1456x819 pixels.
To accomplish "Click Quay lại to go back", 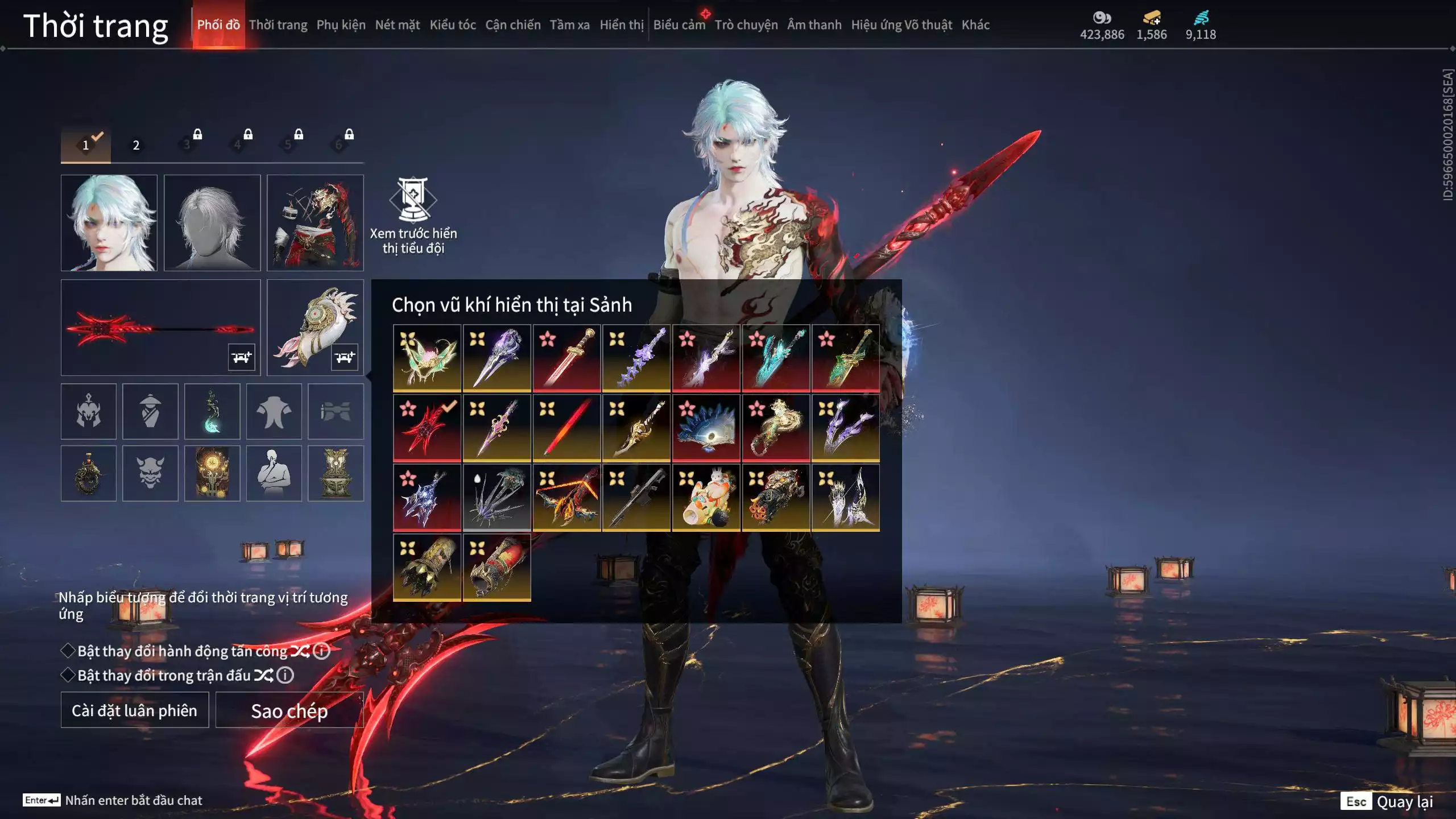I will pos(1404,802).
